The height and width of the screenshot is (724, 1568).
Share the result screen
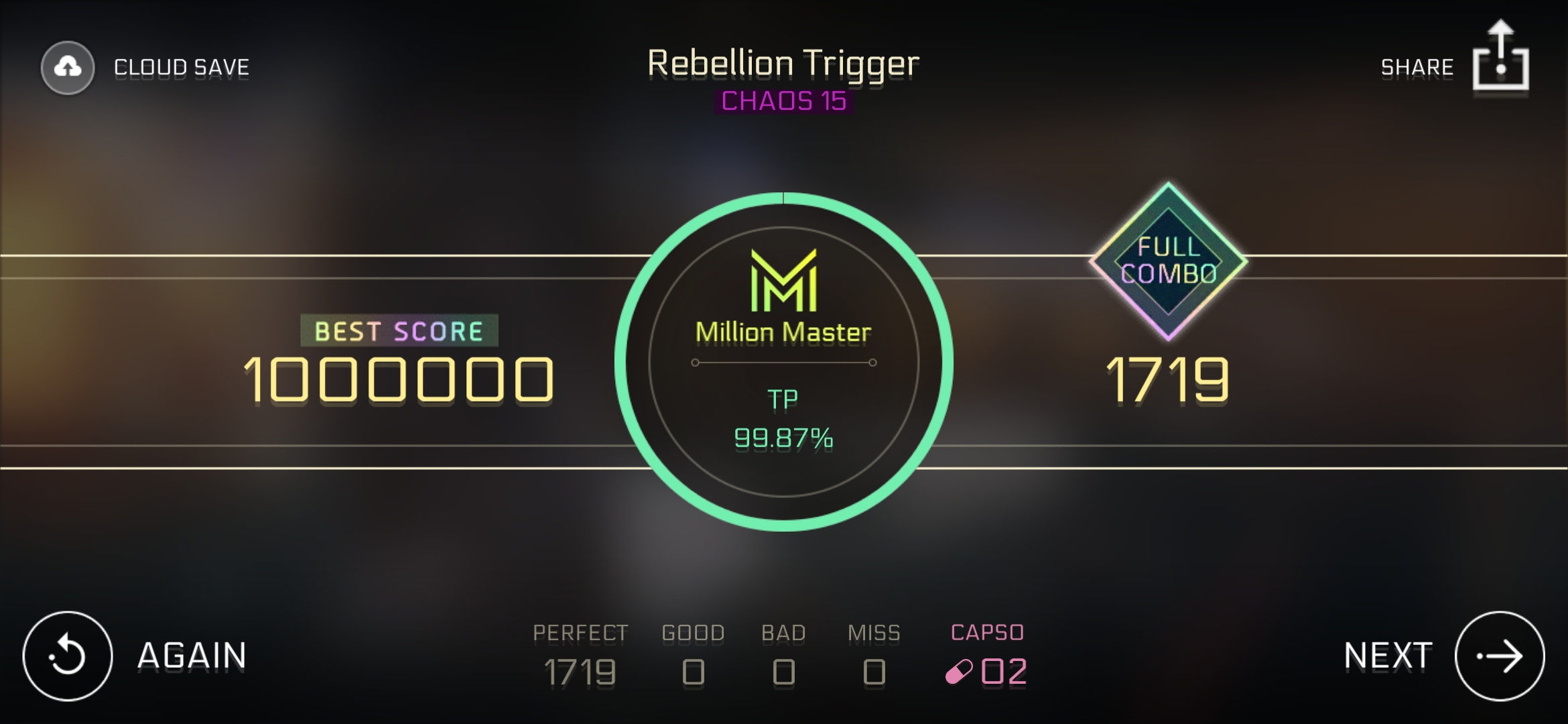tap(1500, 59)
